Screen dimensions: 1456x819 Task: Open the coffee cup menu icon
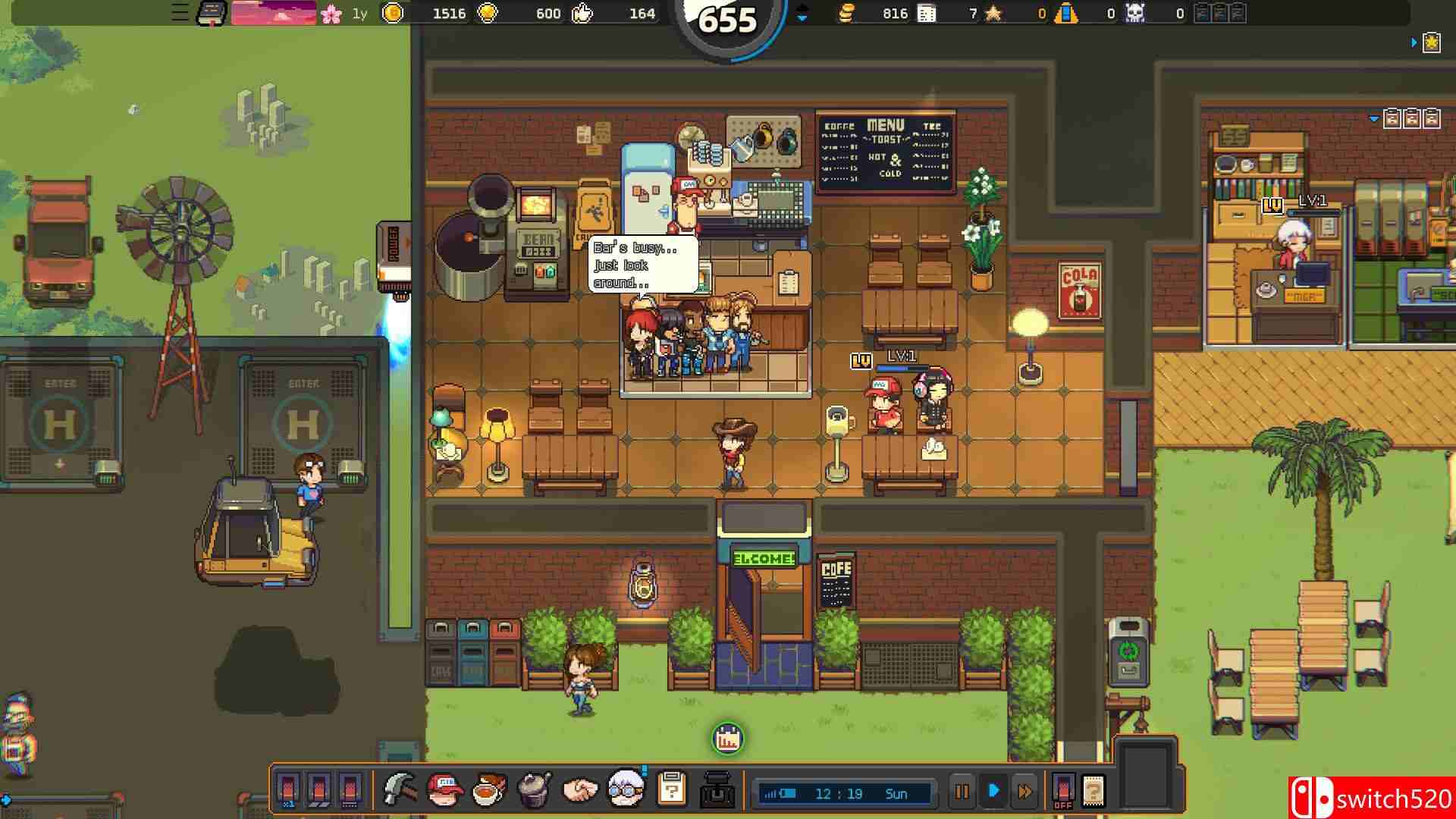point(489,790)
